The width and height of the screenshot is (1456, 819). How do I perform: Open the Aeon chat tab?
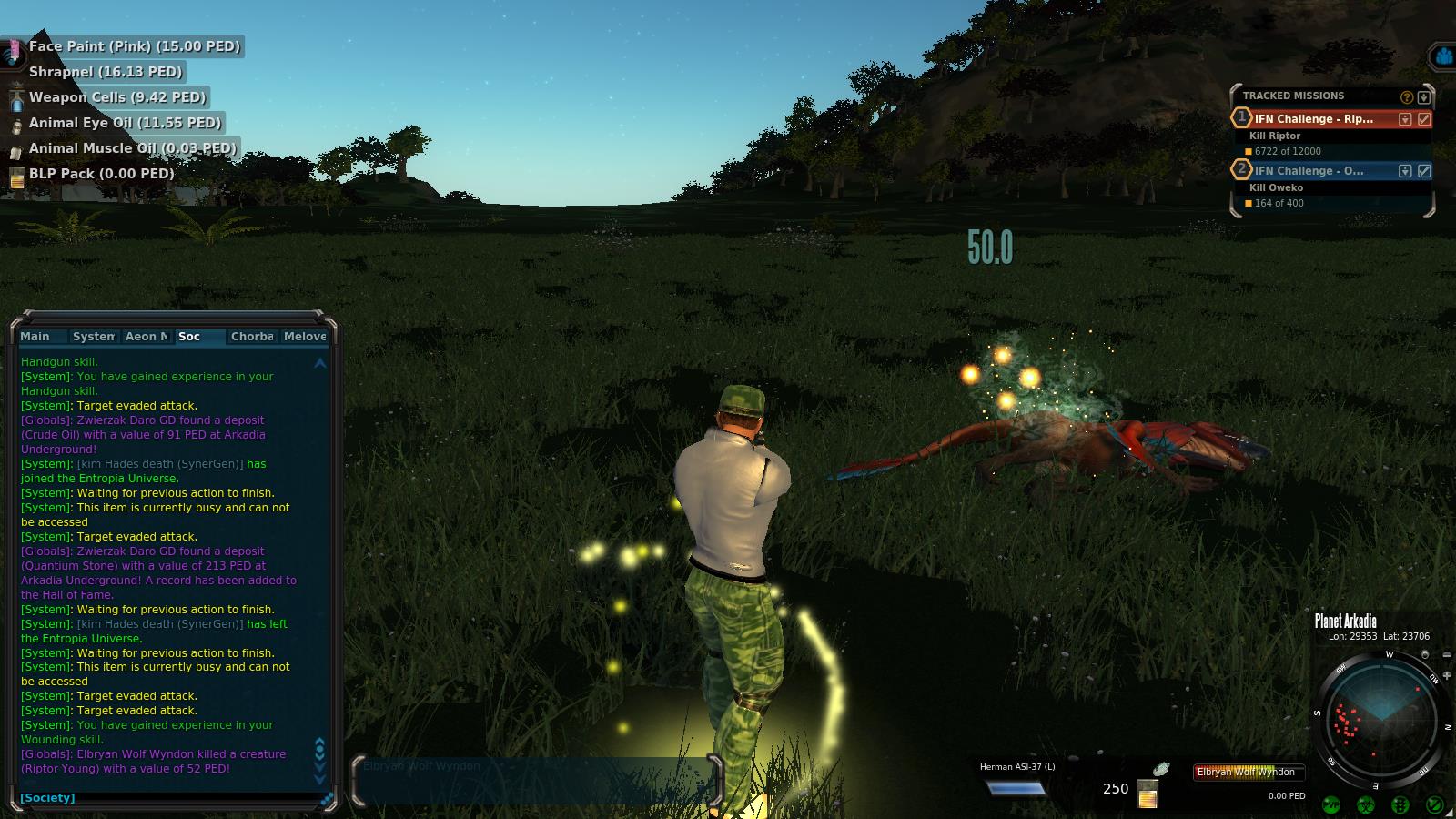tap(147, 337)
